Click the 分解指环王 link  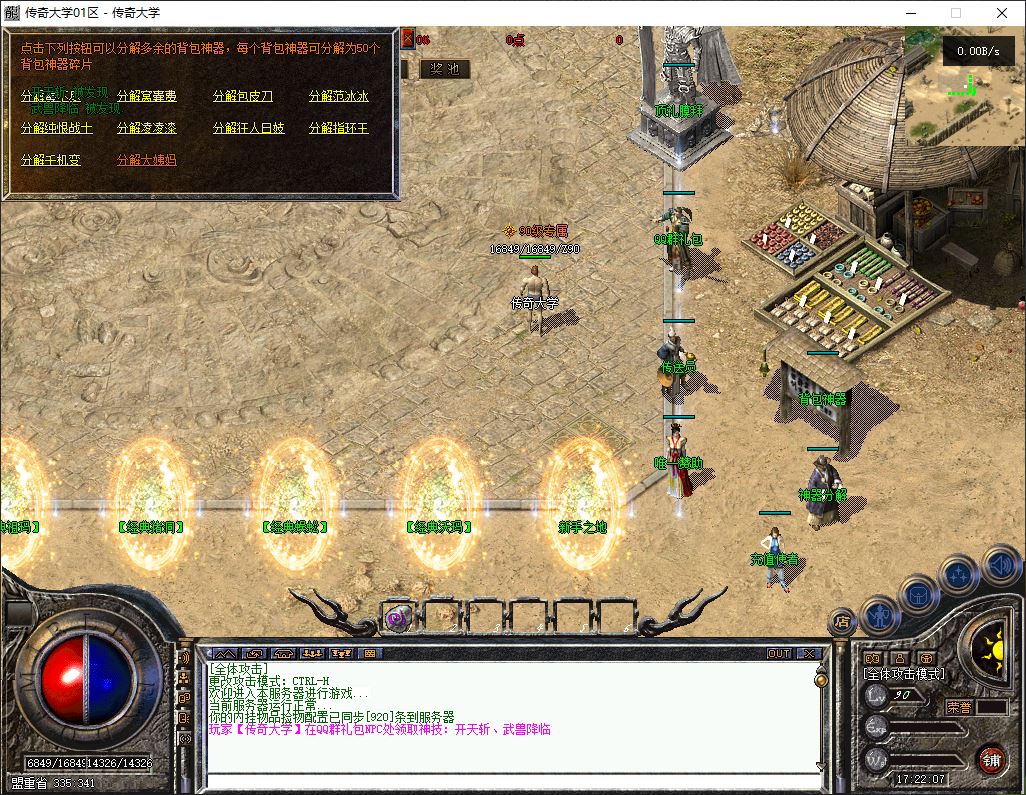338,129
